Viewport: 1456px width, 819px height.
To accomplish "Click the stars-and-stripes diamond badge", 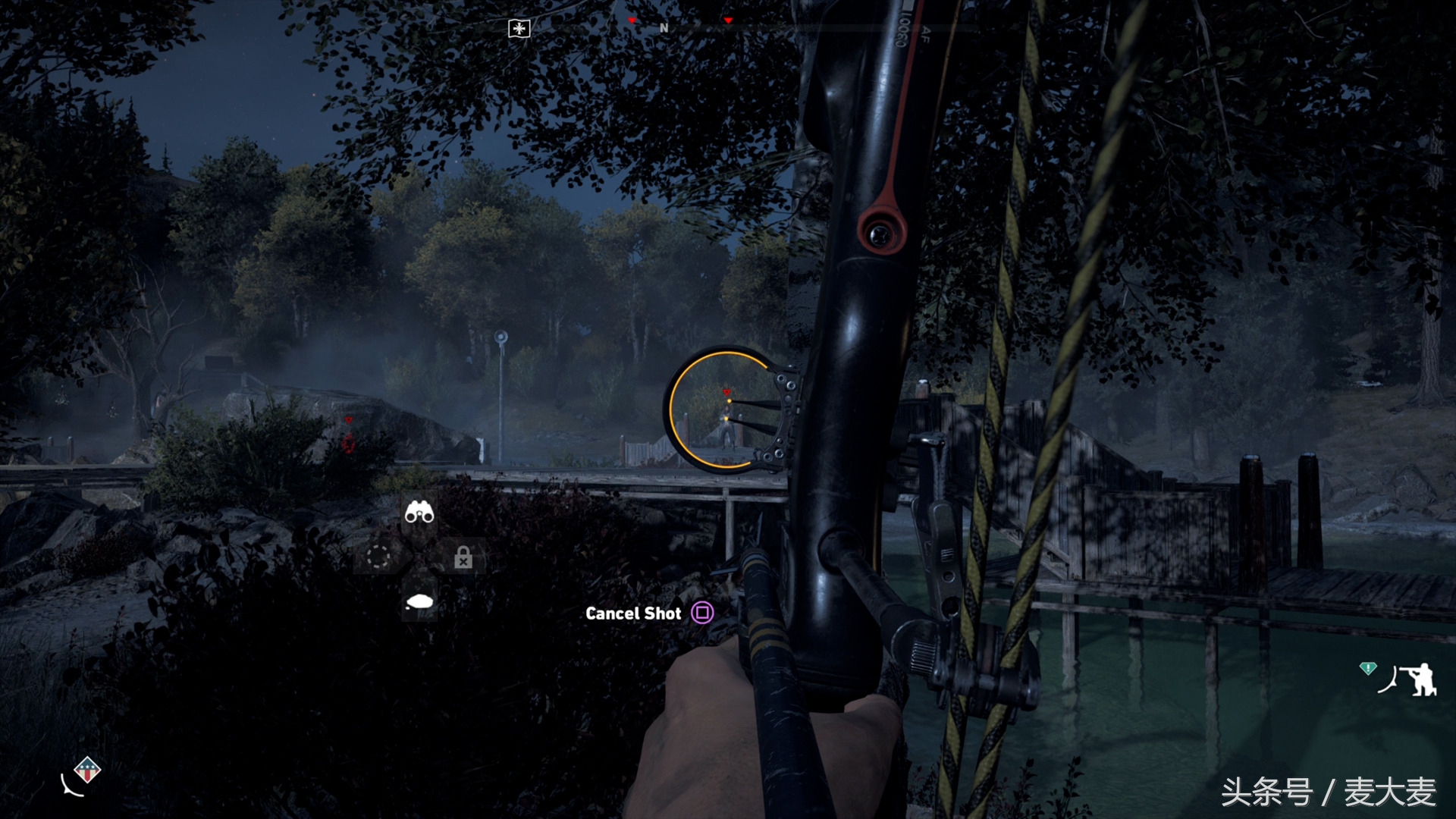I will 88,771.
